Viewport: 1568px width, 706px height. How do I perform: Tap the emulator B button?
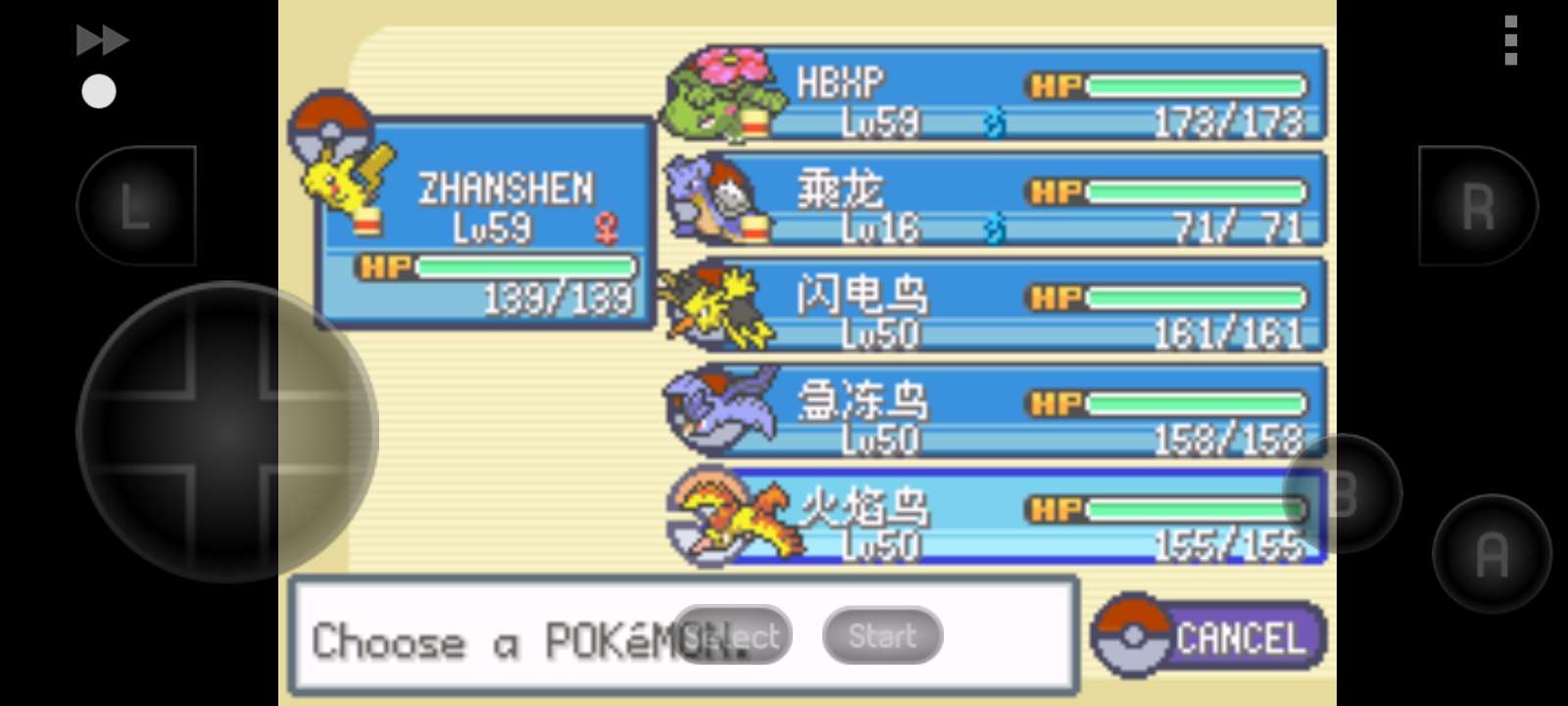point(1343,493)
